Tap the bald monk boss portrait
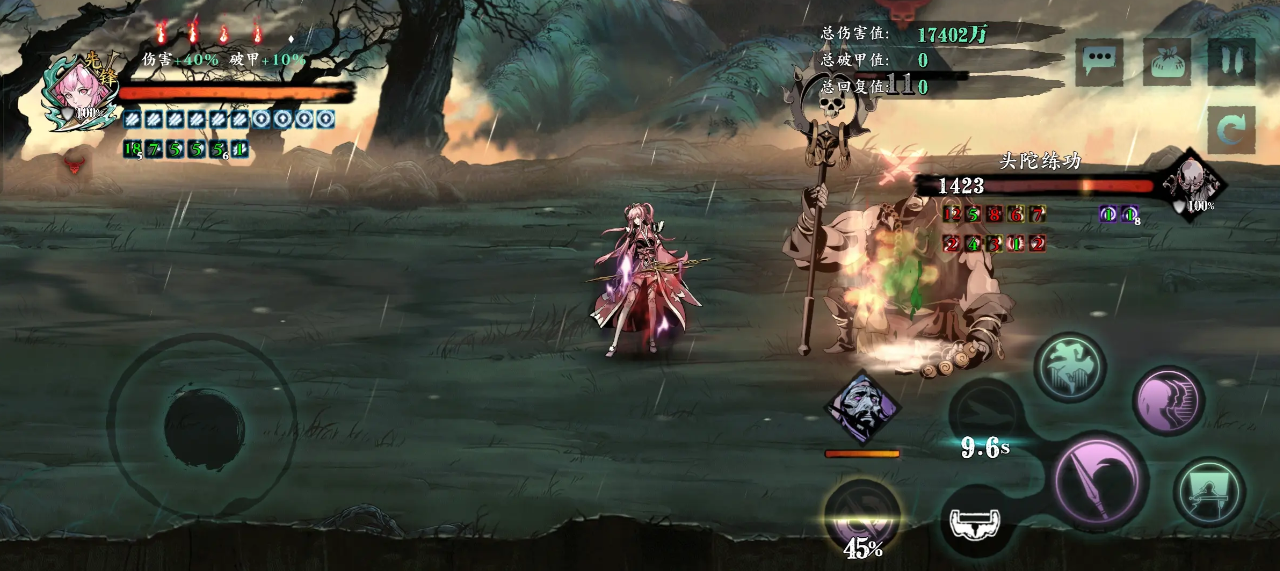The width and height of the screenshot is (1280, 571). tap(1192, 184)
